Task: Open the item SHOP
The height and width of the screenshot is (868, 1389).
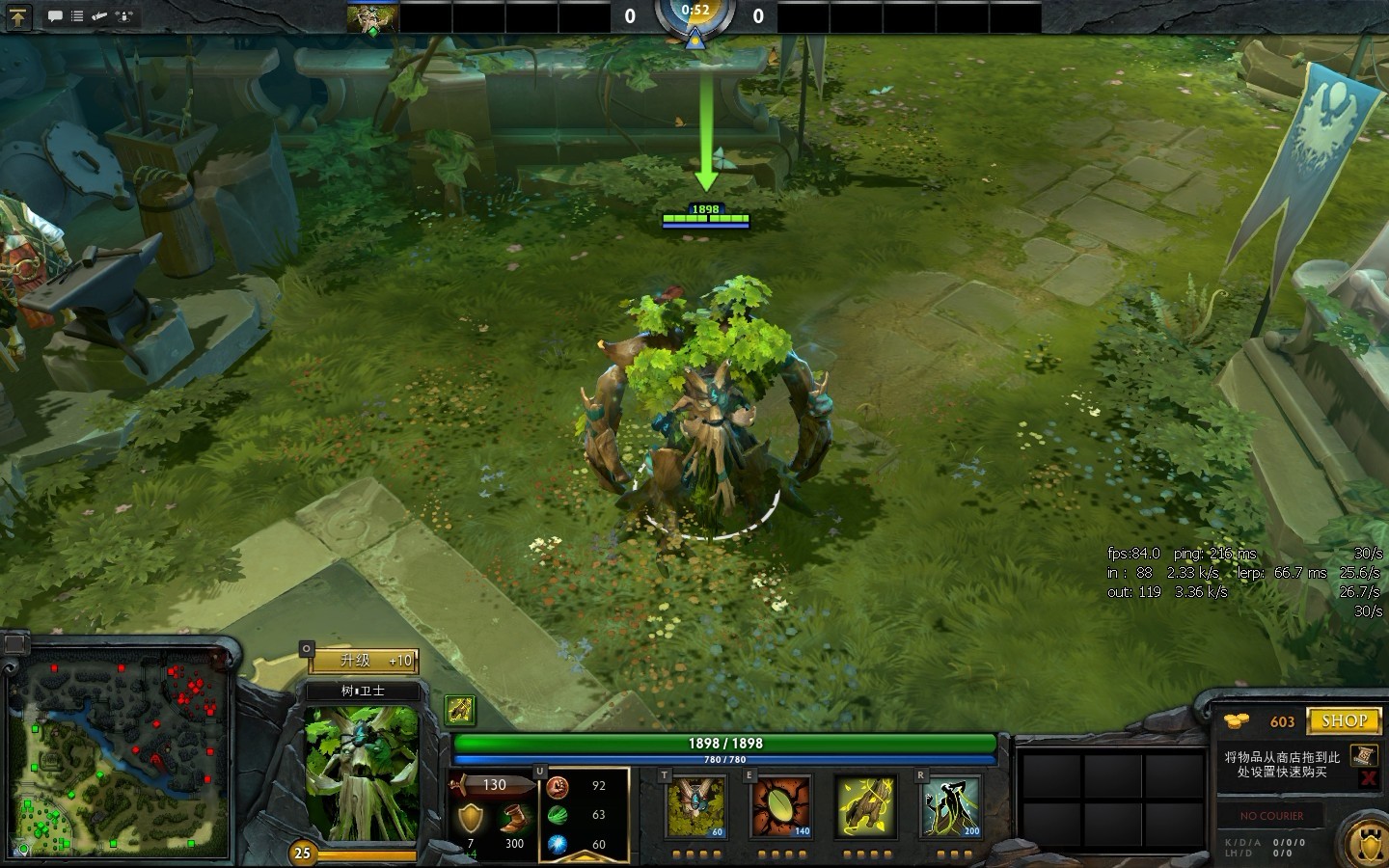Action: pos(1343,720)
